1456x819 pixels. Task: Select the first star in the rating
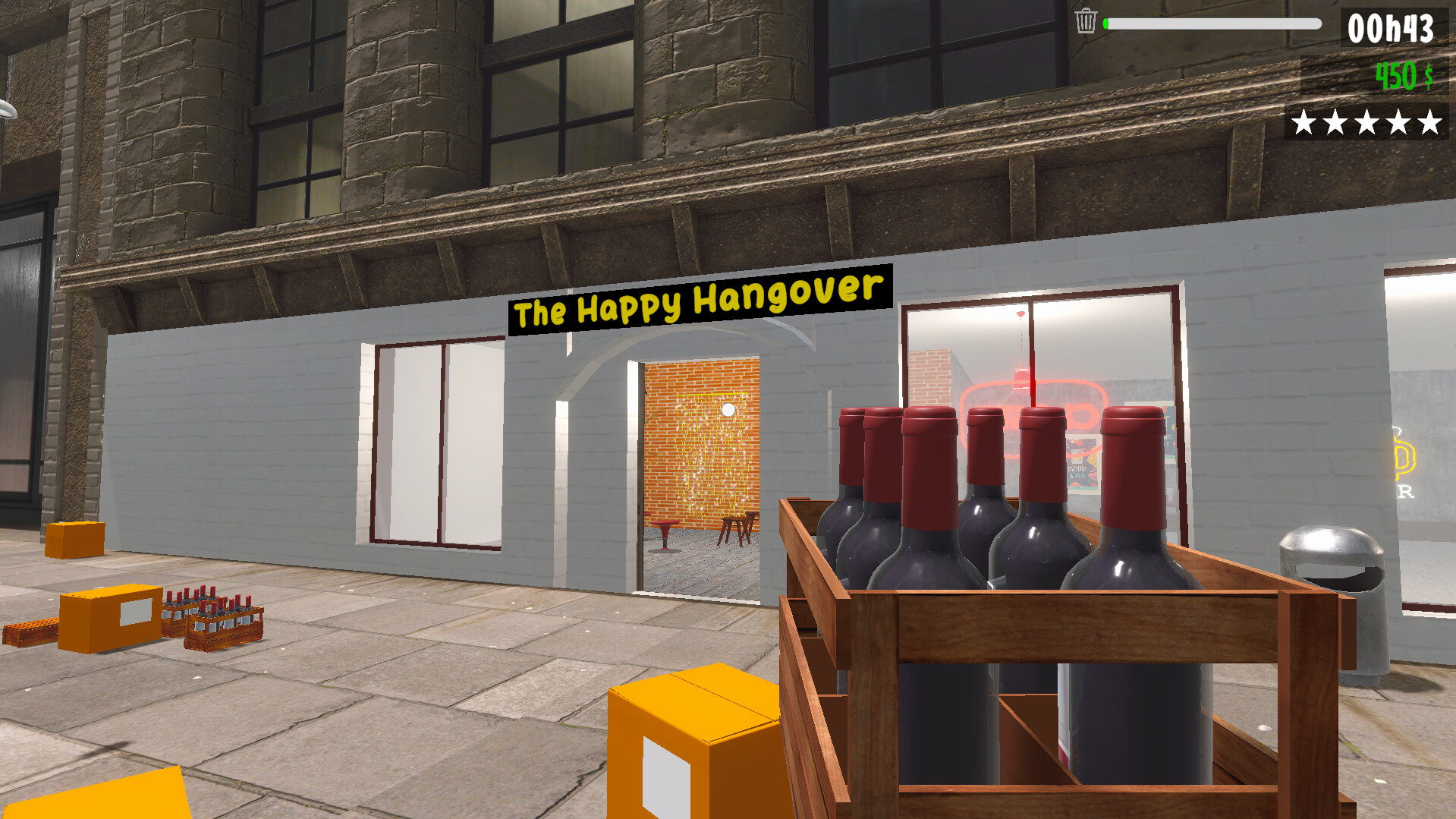click(1303, 120)
